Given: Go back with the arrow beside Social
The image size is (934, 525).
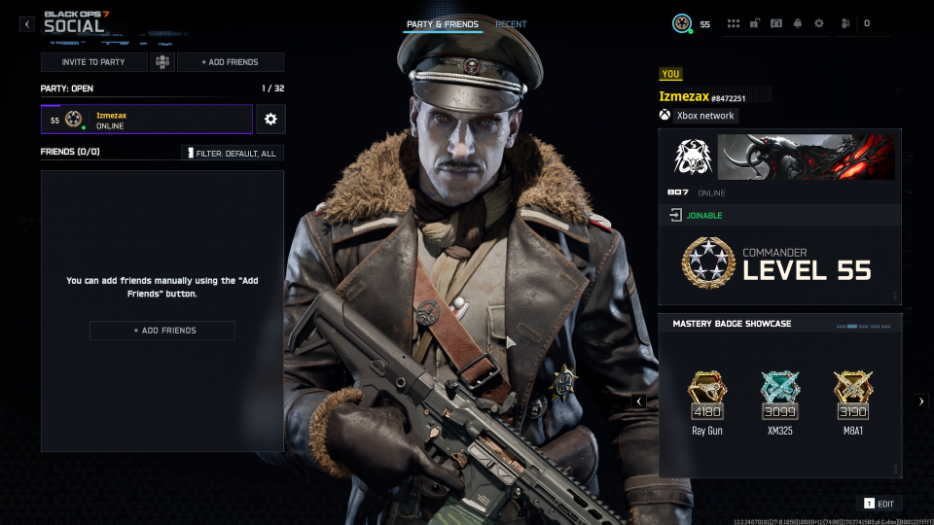Looking at the screenshot, I should (28, 24).
